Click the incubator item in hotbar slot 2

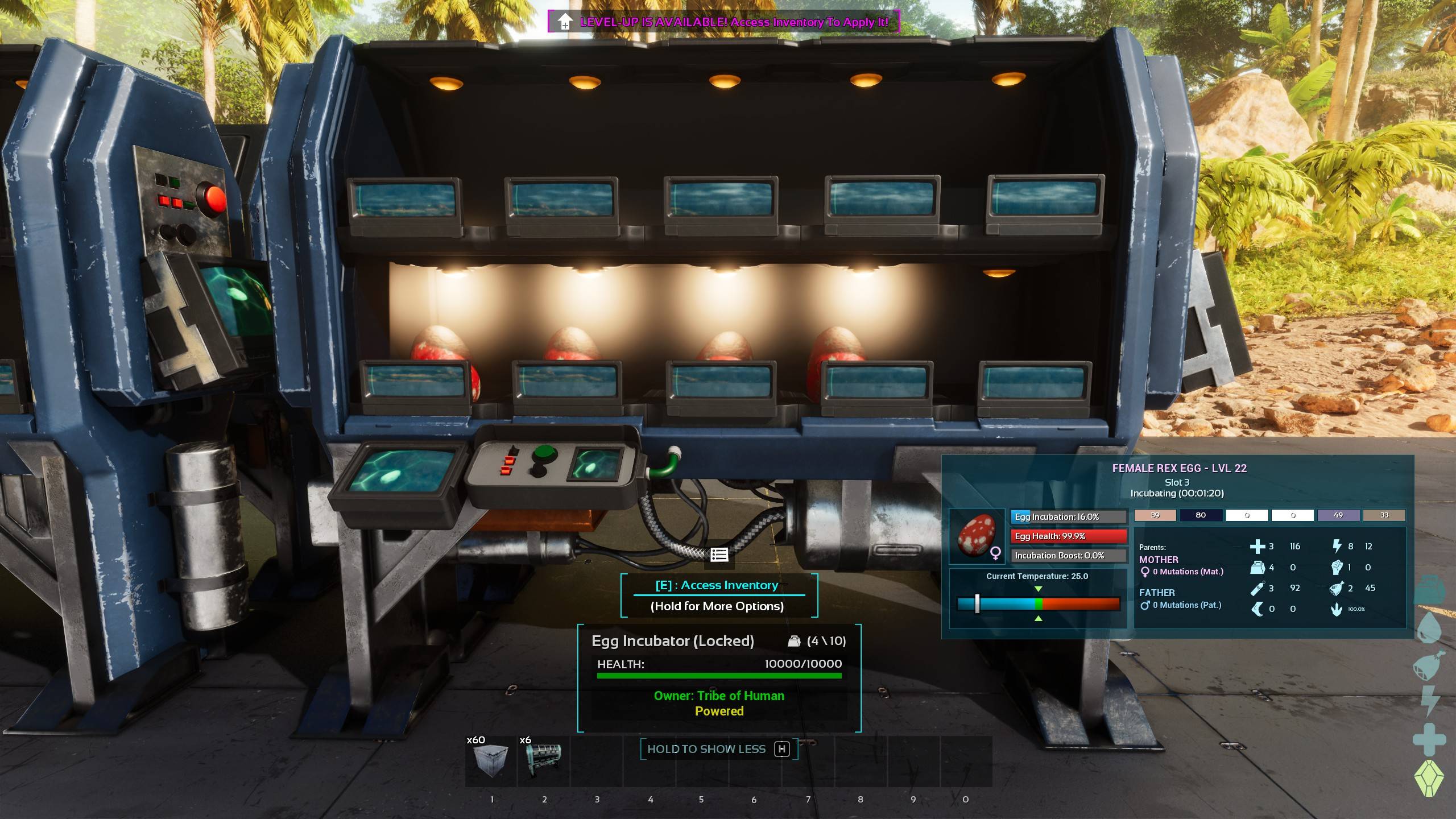(x=544, y=759)
